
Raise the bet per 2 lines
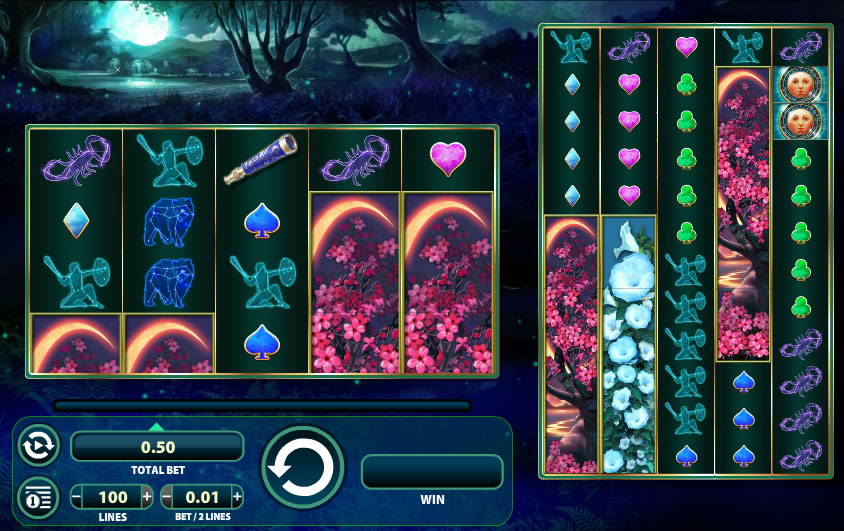pyautogui.click(x=236, y=497)
